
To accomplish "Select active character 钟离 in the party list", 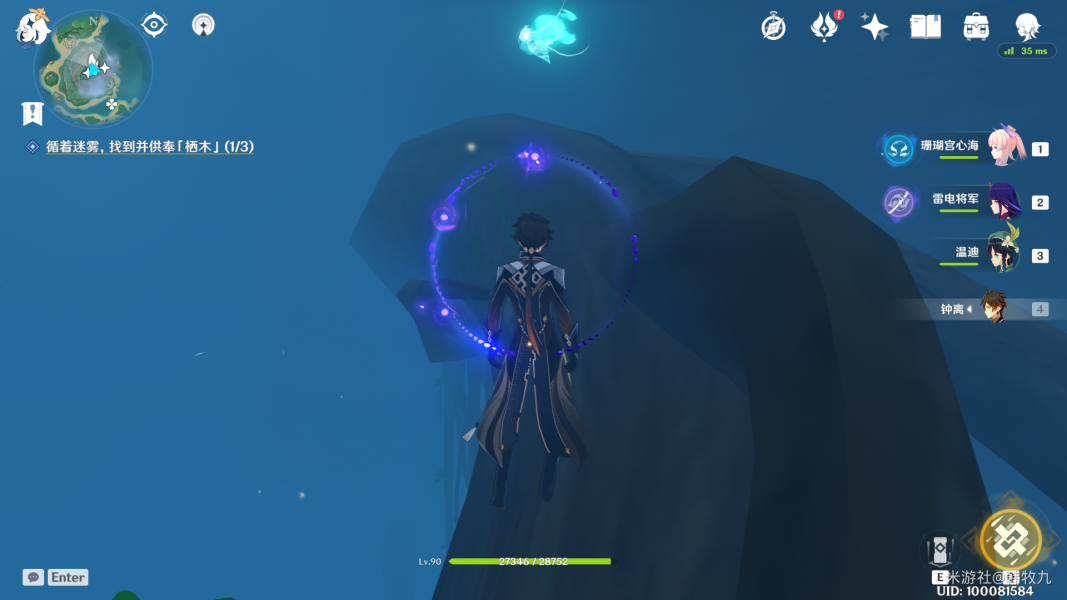I will click(x=992, y=308).
